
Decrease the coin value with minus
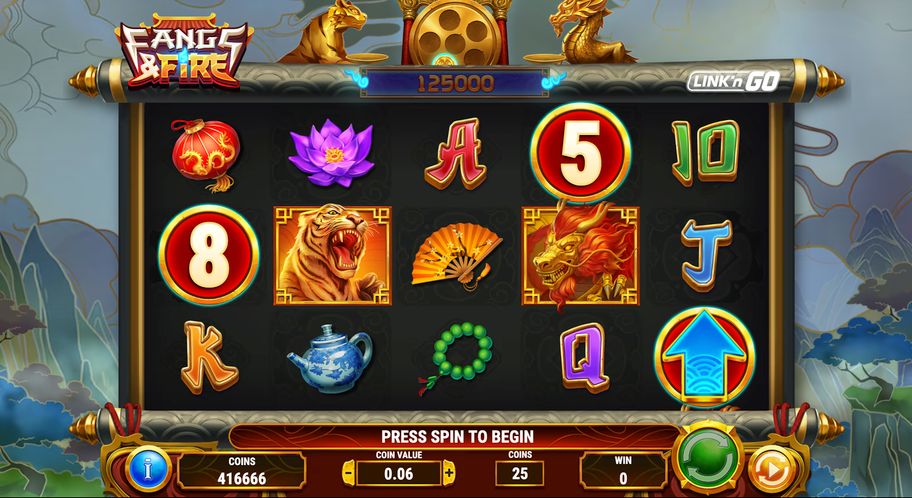tap(348, 471)
